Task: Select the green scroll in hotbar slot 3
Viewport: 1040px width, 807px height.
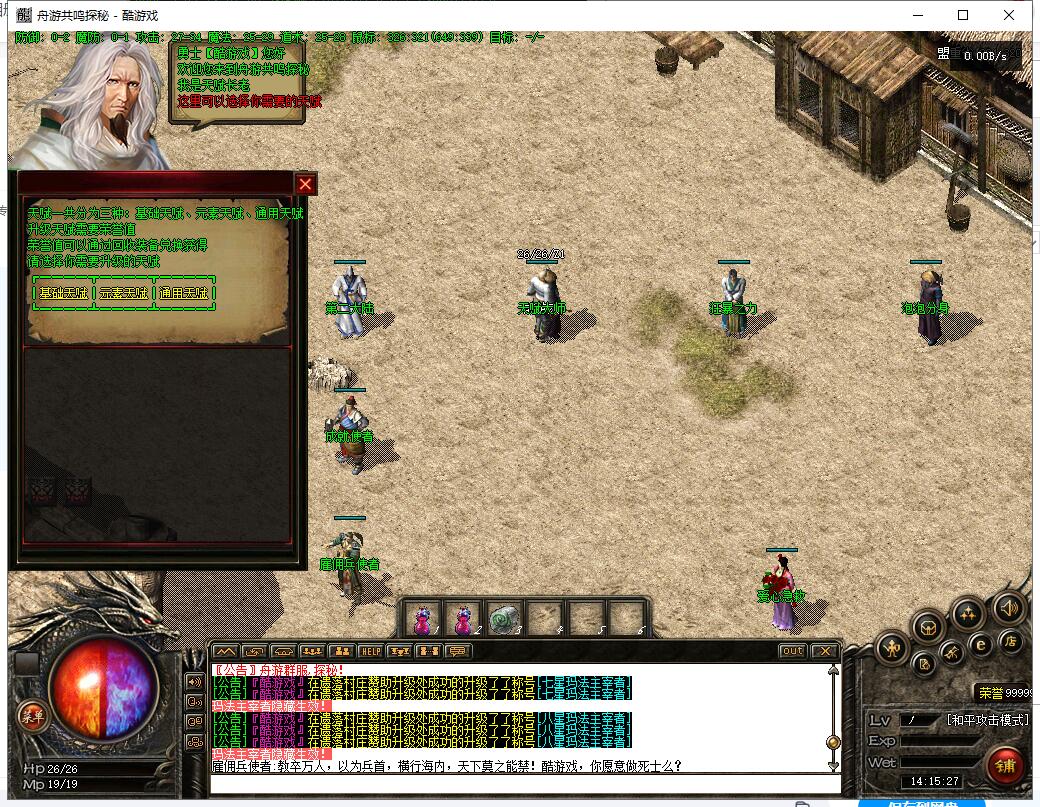Action: coord(504,619)
